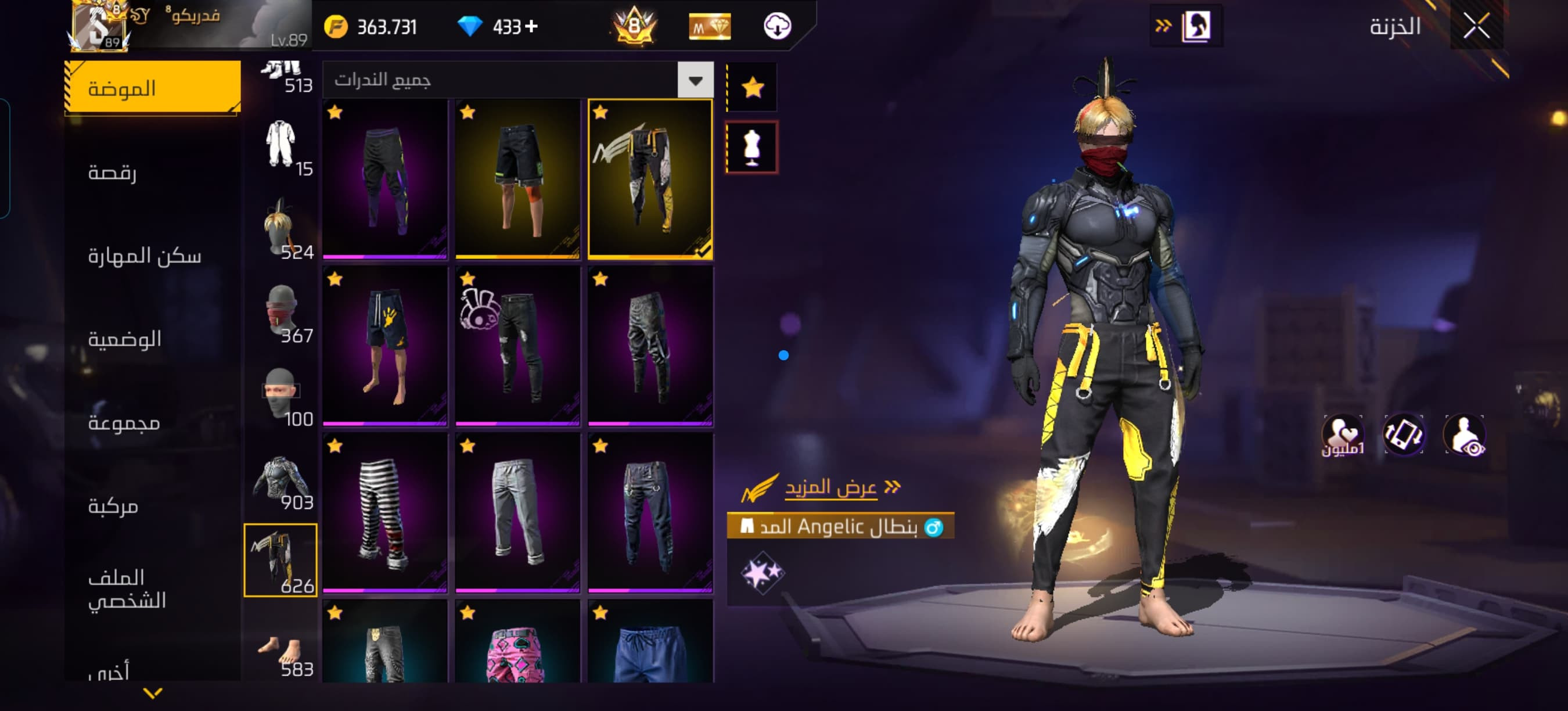1568x711 pixels.
Task: Toggle the character visibility eye icon
Action: (x=1465, y=435)
